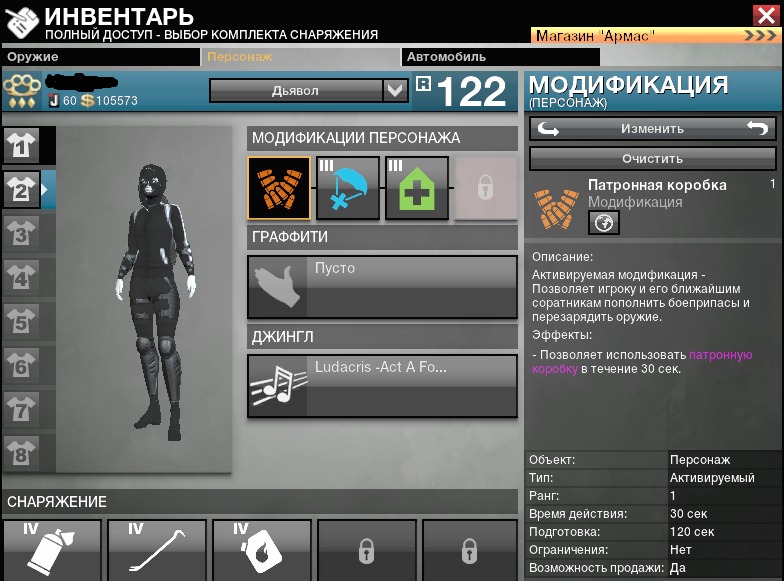The width and height of the screenshot is (784, 581).
Task: Click the Изменить button
Action: click(652, 128)
